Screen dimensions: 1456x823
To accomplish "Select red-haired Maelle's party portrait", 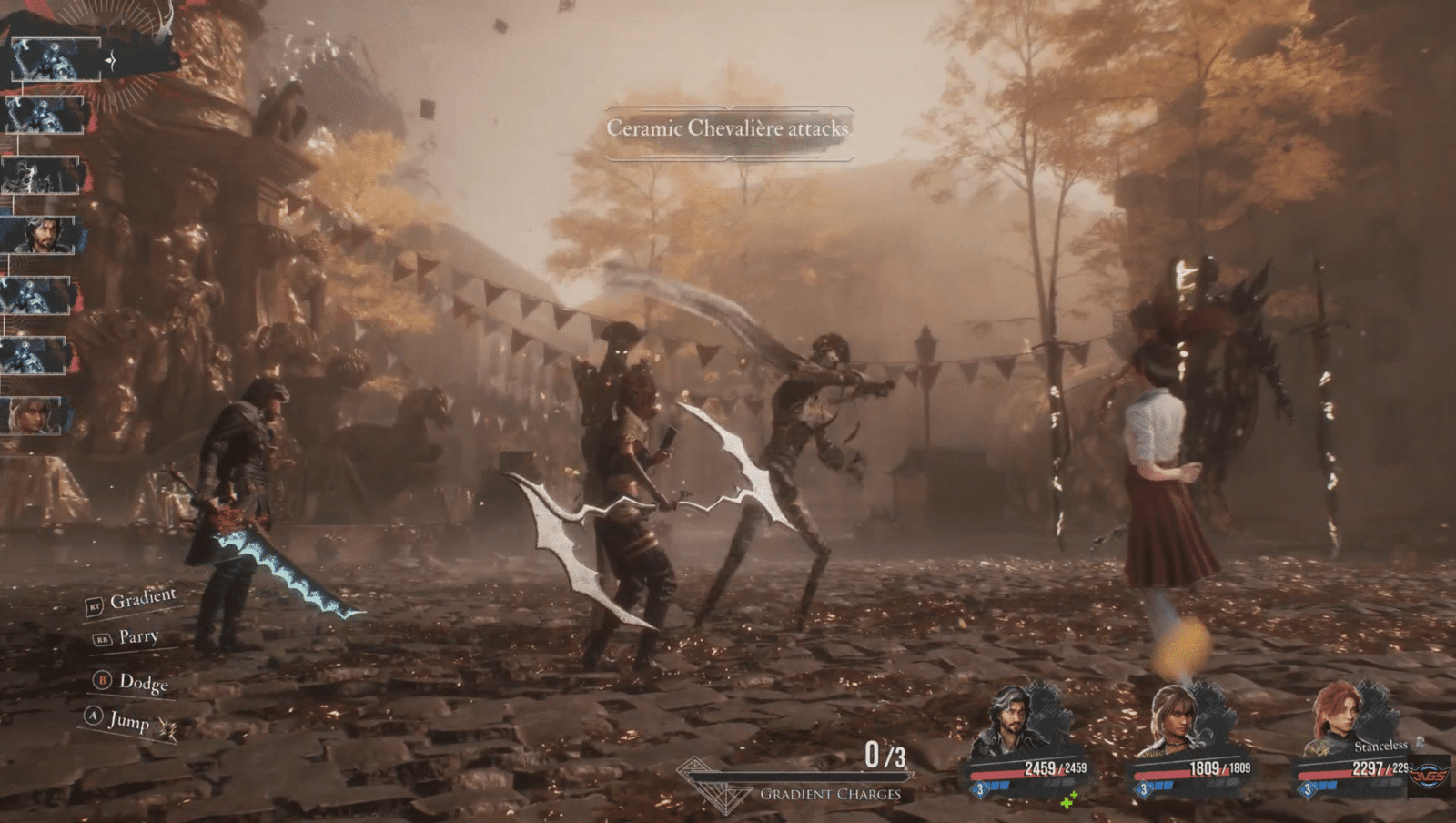I will click(x=1340, y=719).
